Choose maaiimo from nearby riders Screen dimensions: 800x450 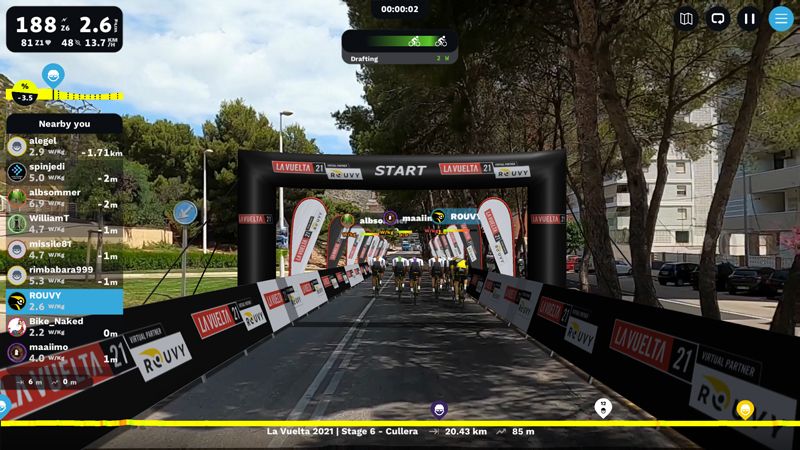click(64, 352)
